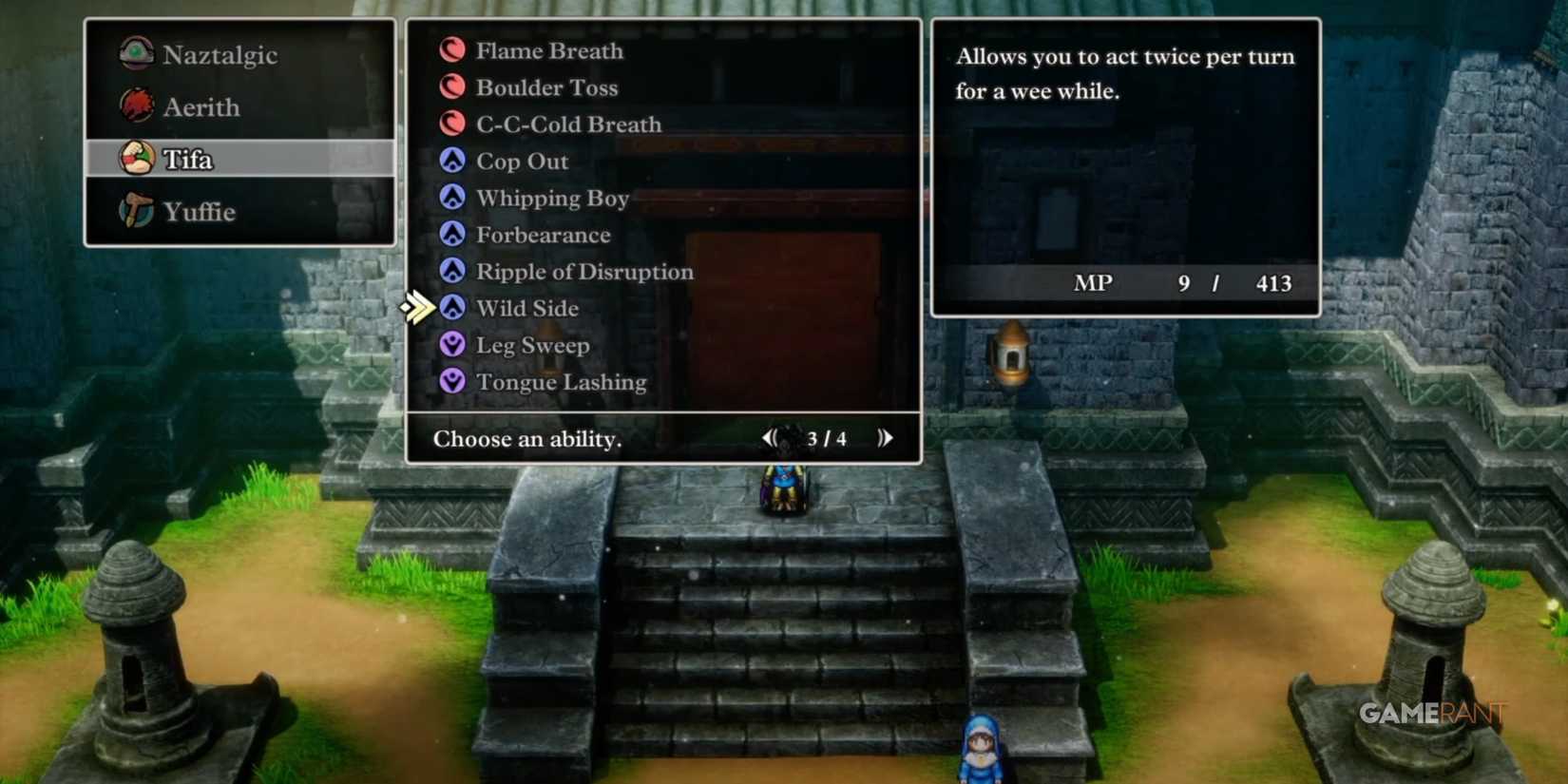Select the Wild Side ability

[527, 308]
